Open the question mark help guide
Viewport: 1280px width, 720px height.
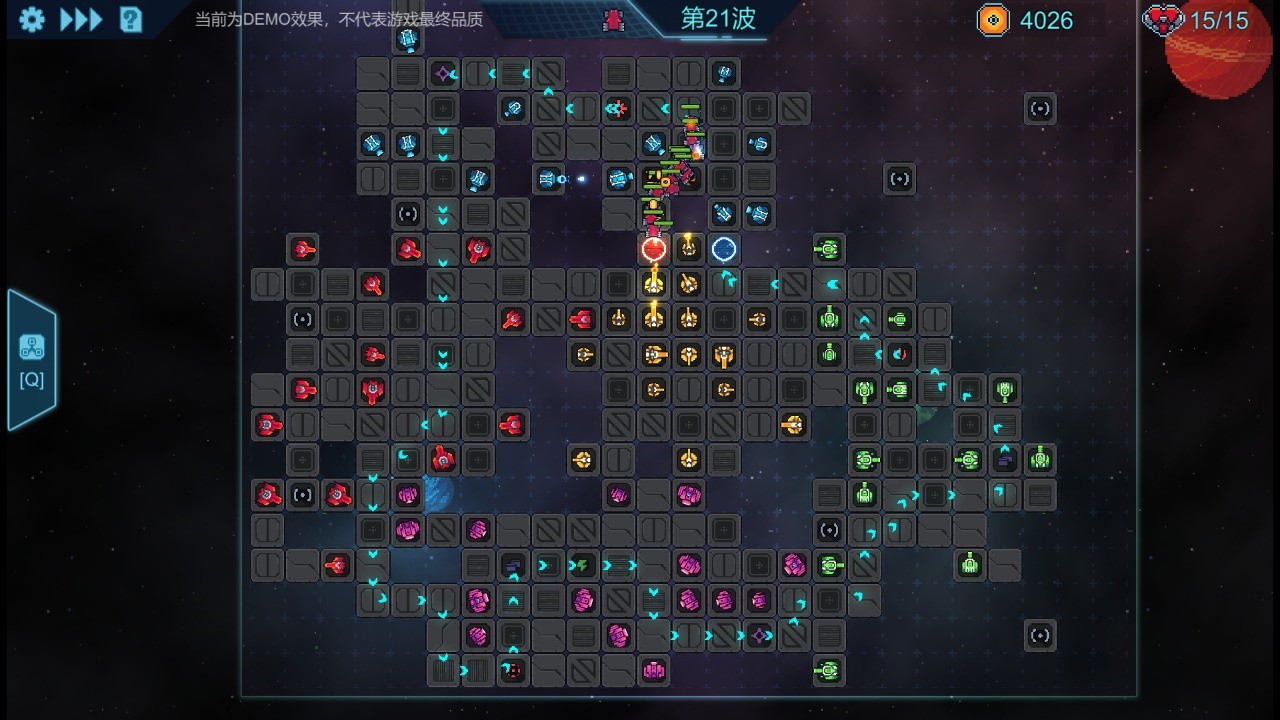pyautogui.click(x=131, y=20)
